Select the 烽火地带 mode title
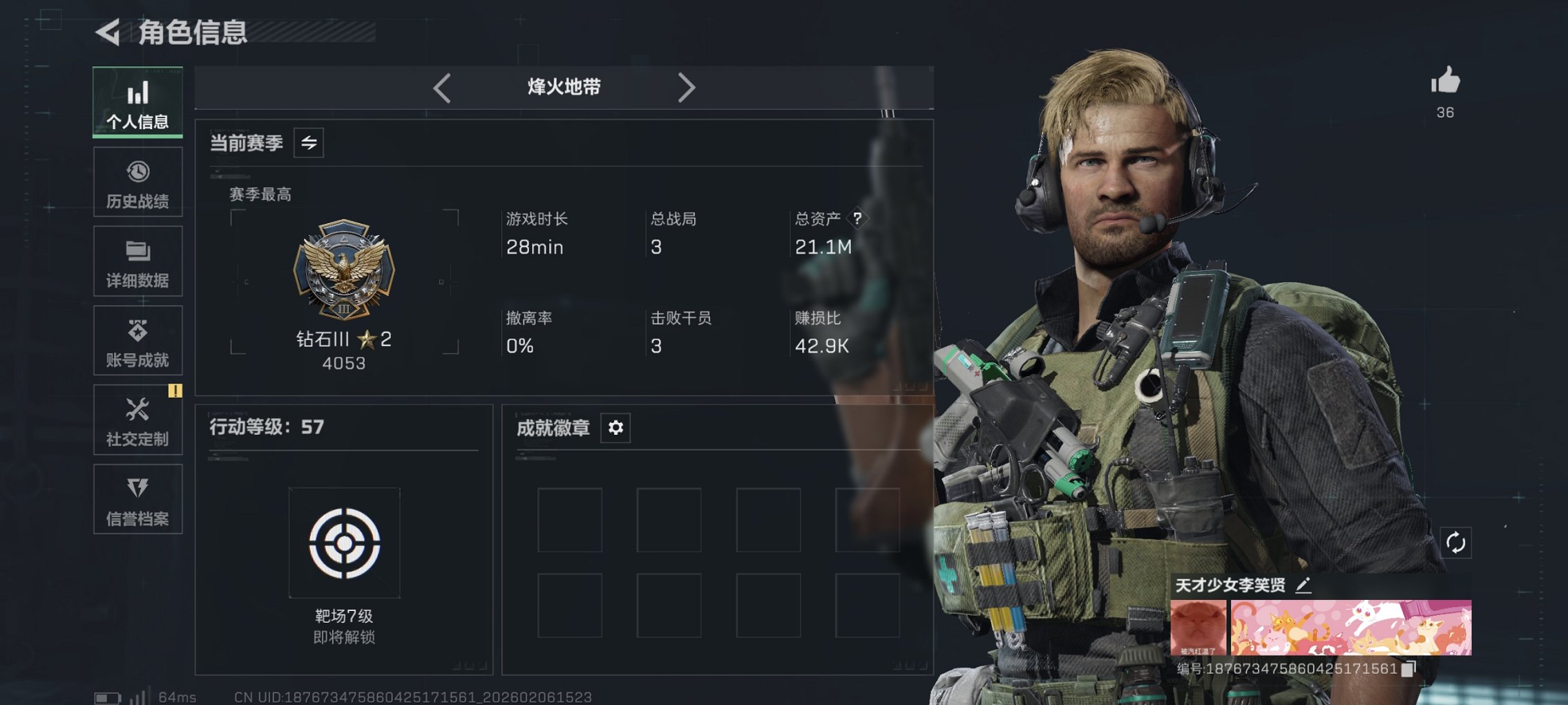 562,87
